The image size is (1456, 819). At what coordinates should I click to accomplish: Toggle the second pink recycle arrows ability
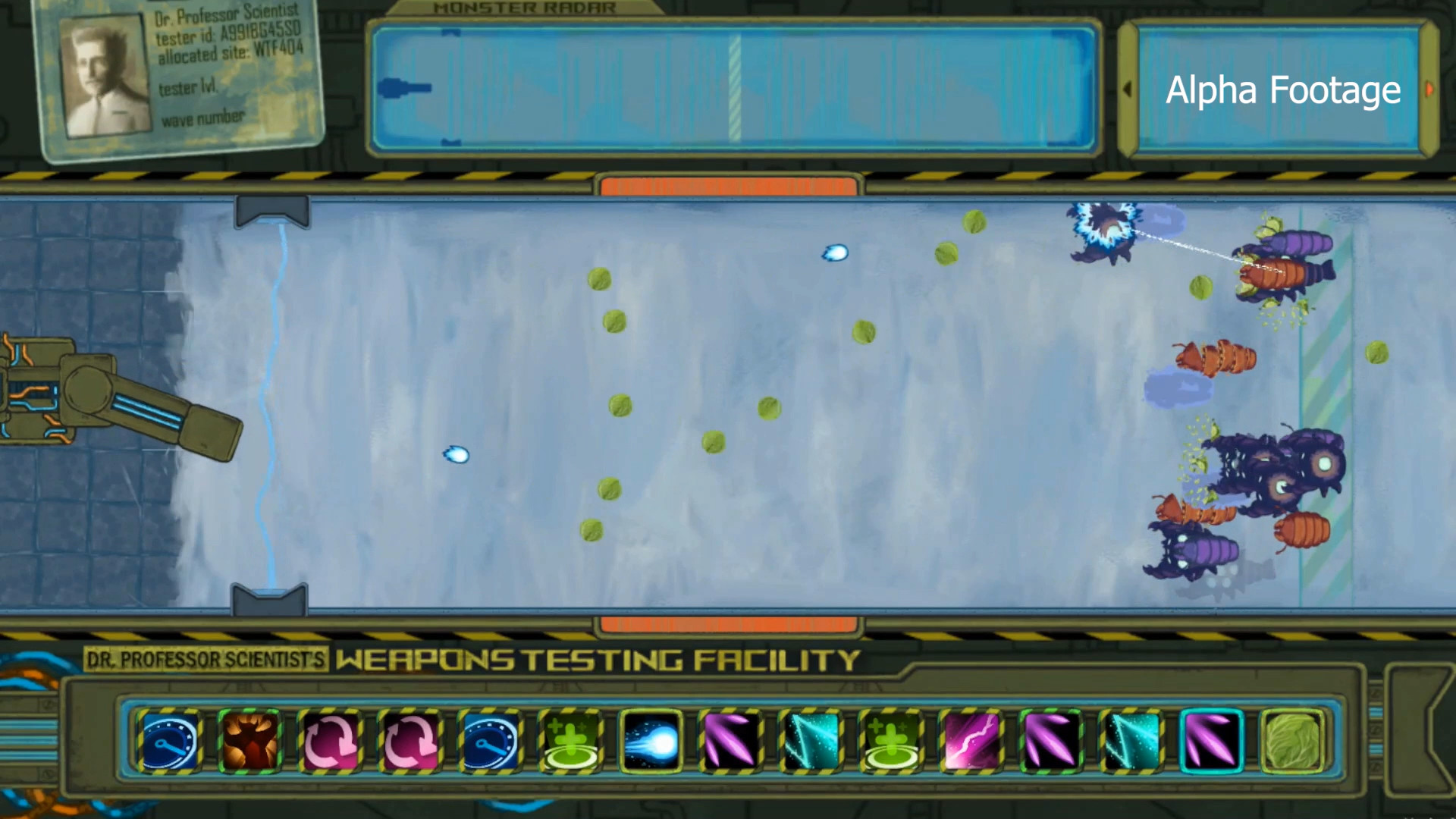[411, 742]
